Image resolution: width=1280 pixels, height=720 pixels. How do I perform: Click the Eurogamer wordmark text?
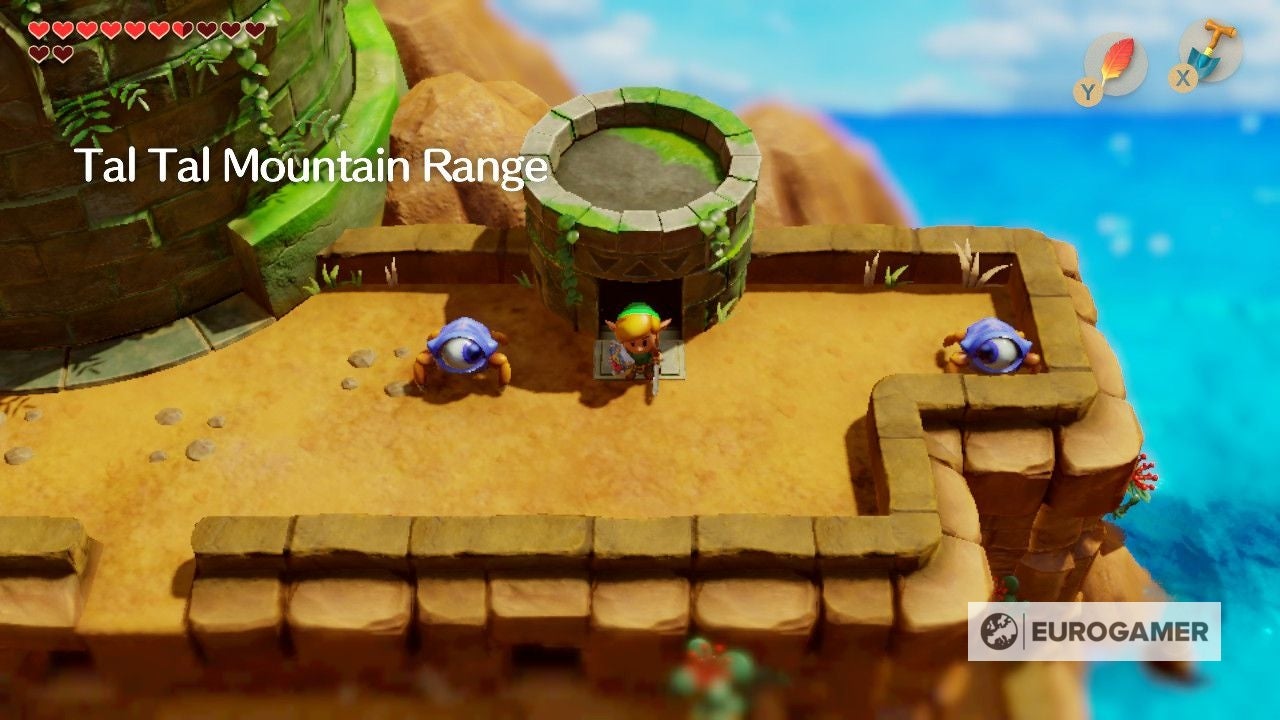tap(1120, 631)
